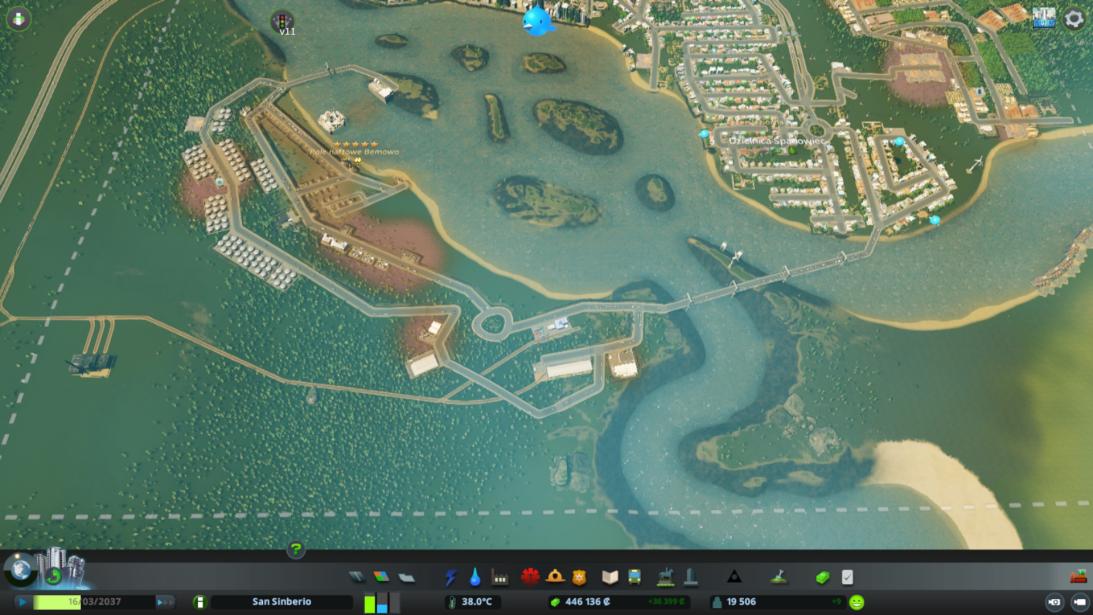Open the Healthcare menu
The height and width of the screenshot is (615, 1093).
pos(530,577)
